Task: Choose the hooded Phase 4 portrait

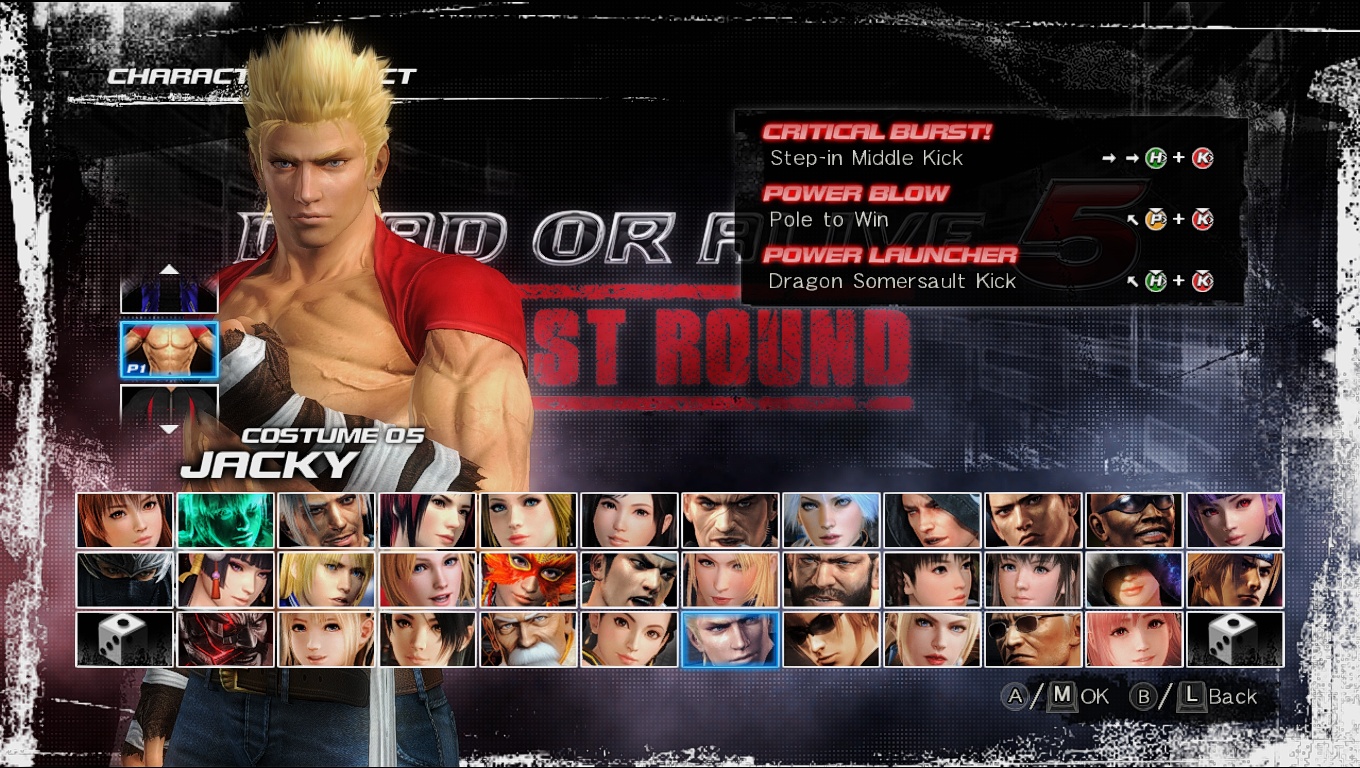Action: pos(1134,580)
